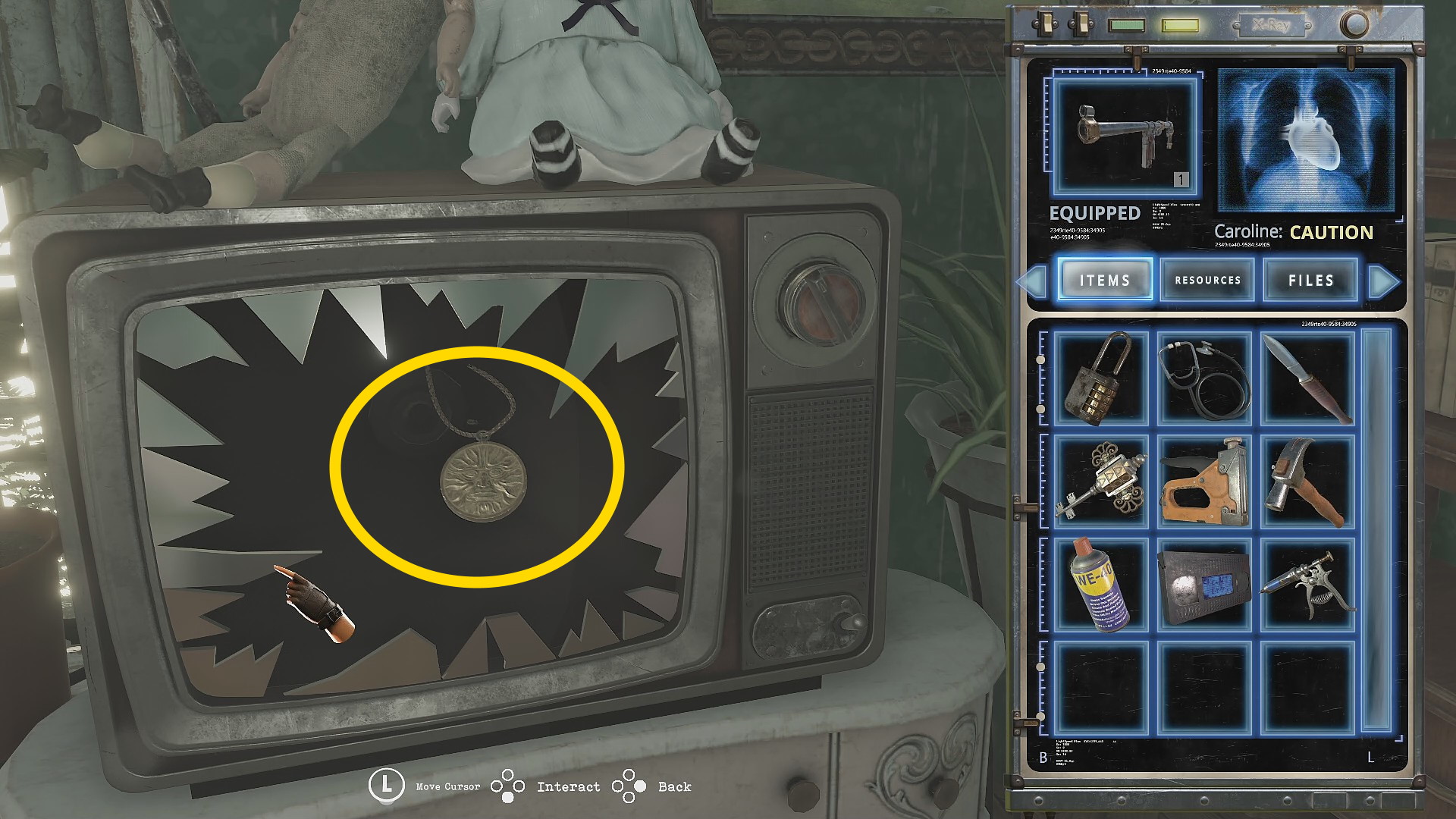The width and height of the screenshot is (1456, 819).
Task: Click the right tab-navigation arrow
Action: 1383,281
